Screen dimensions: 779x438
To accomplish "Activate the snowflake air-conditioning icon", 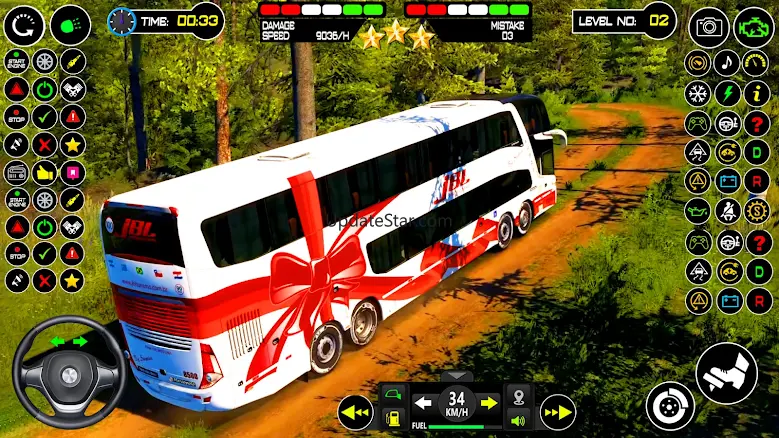I will (x=697, y=94).
